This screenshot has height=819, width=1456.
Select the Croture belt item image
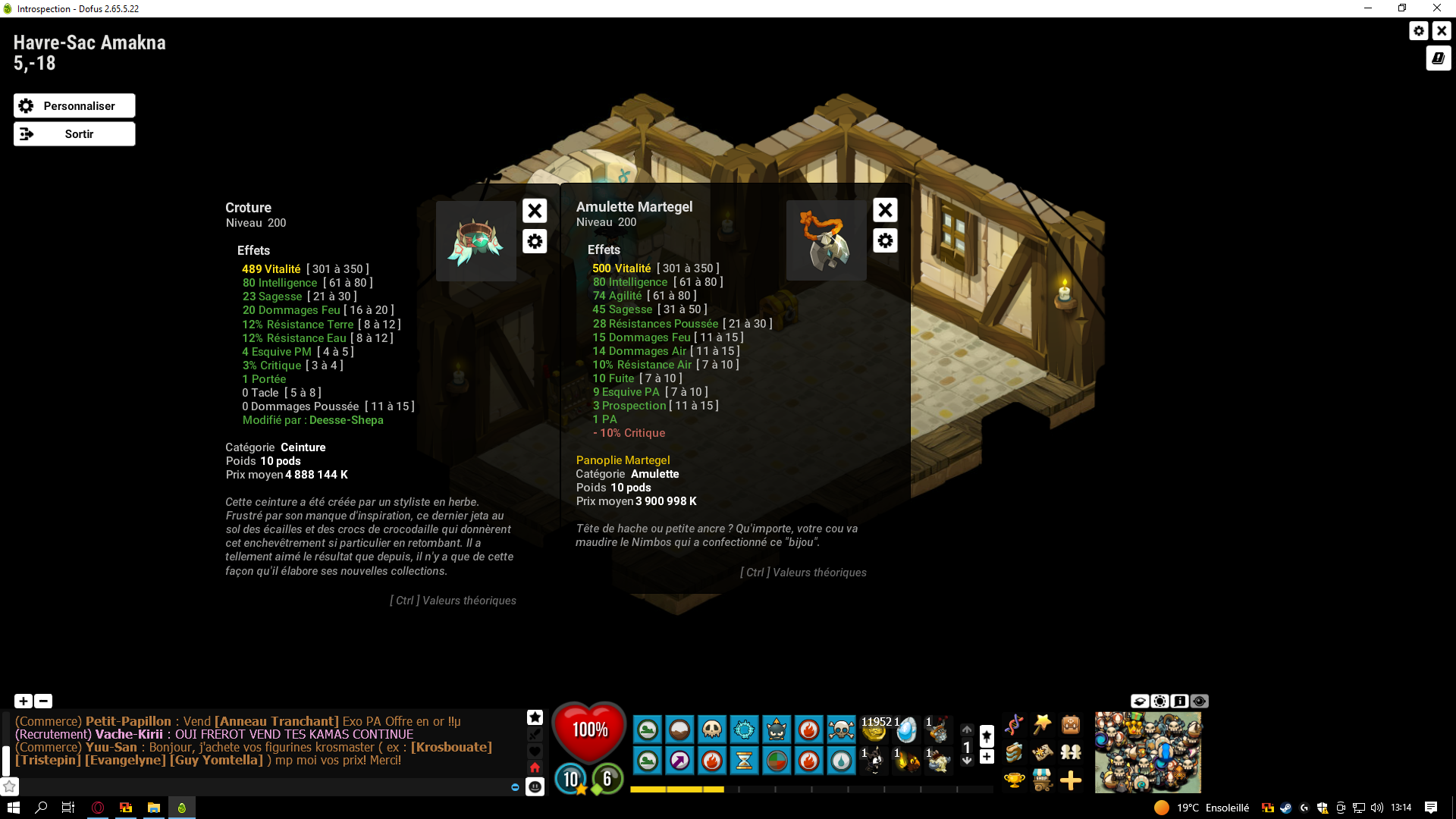click(x=476, y=241)
